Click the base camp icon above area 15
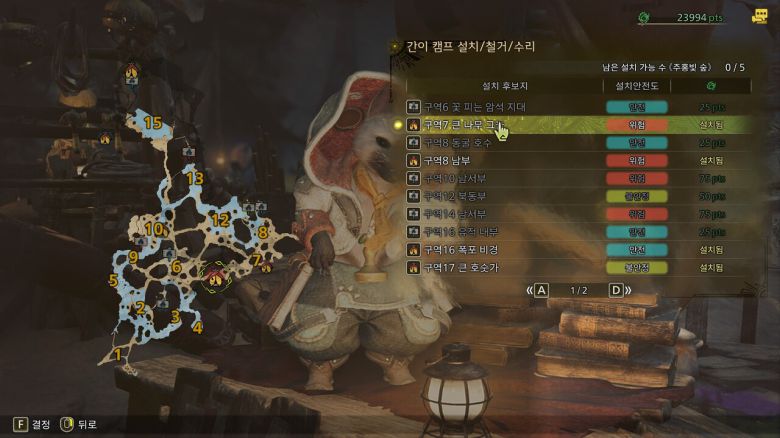This screenshot has width=780, height=438. (x=132, y=72)
